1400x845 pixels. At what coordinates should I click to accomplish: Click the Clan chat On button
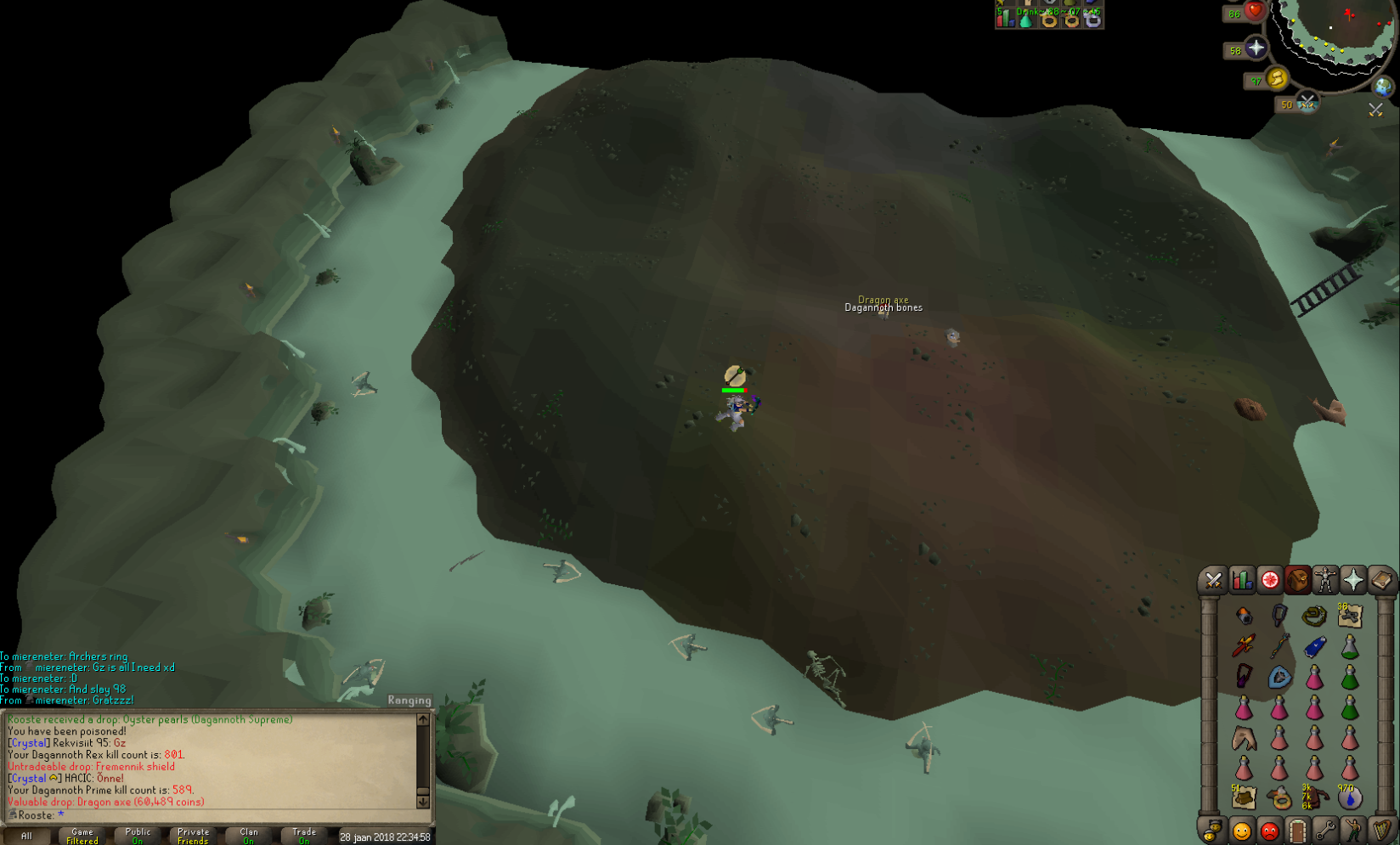tap(248, 834)
